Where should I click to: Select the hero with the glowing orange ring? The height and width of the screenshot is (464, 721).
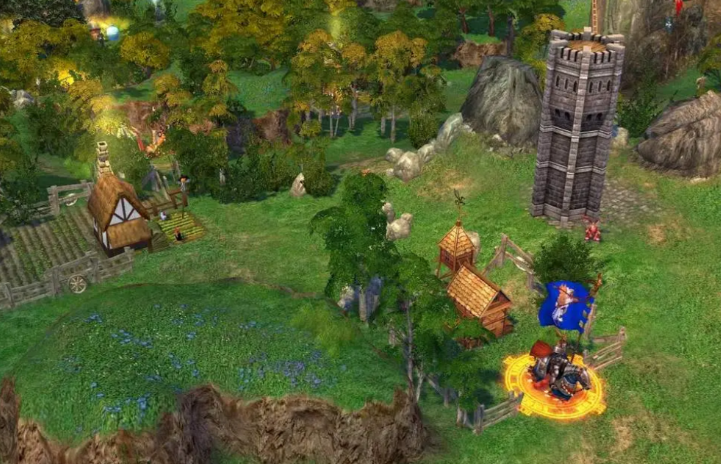(x=555, y=371)
